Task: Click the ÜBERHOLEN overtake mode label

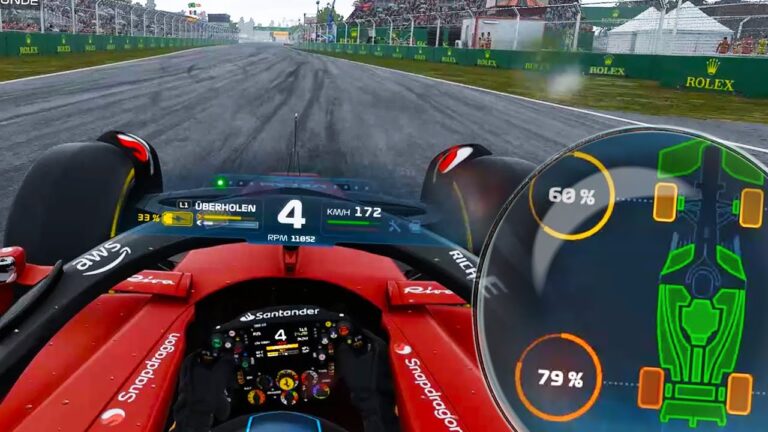Action: (225, 207)
